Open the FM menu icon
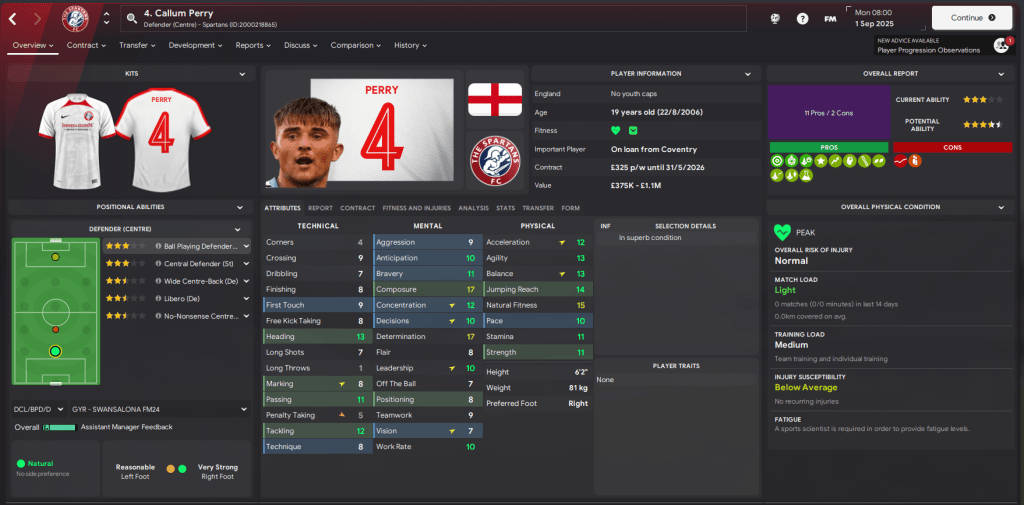This screenshot has width=1024, height=505. pyautogui.click(x=830, y=18)
